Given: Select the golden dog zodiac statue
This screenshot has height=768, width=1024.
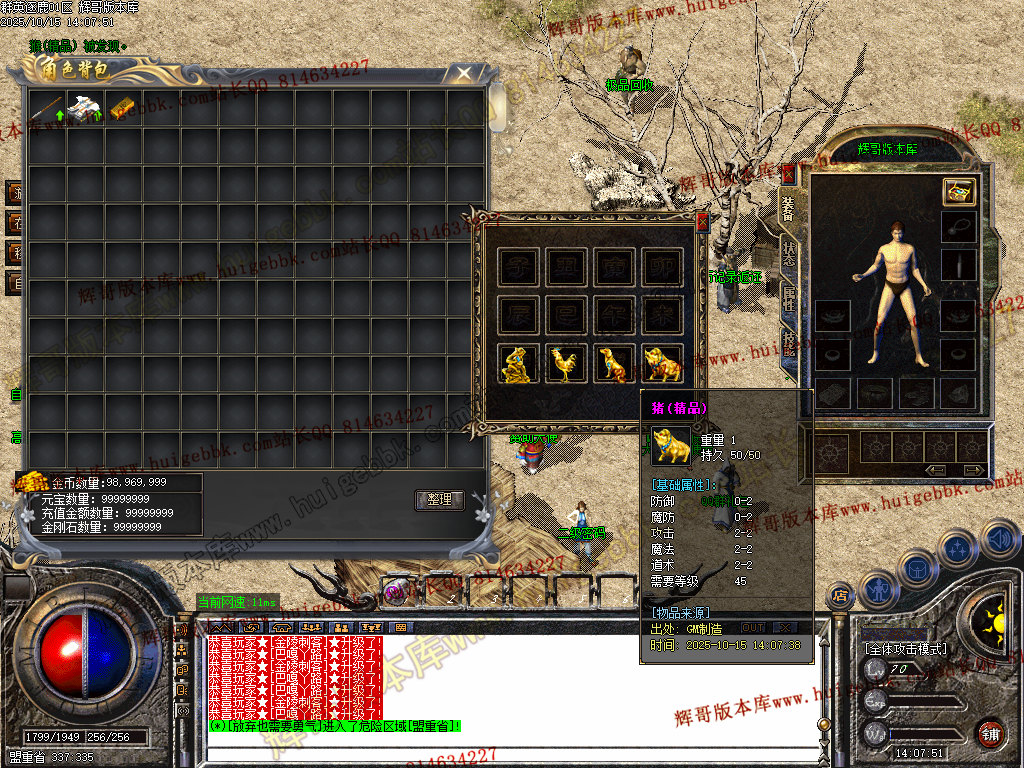Looking at the screenshot, I should coord(614,364).
